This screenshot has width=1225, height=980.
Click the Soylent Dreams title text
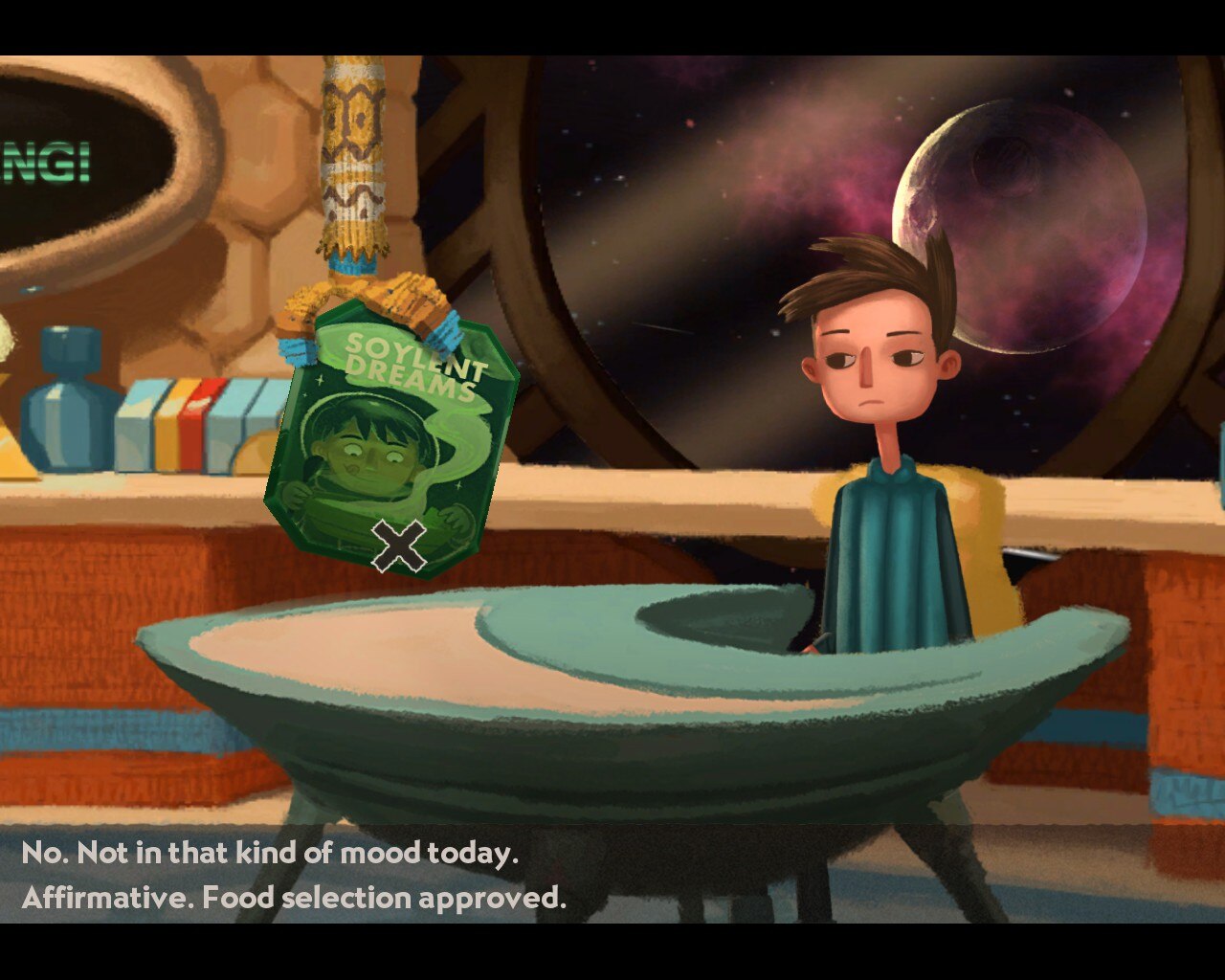coord(412,368)
